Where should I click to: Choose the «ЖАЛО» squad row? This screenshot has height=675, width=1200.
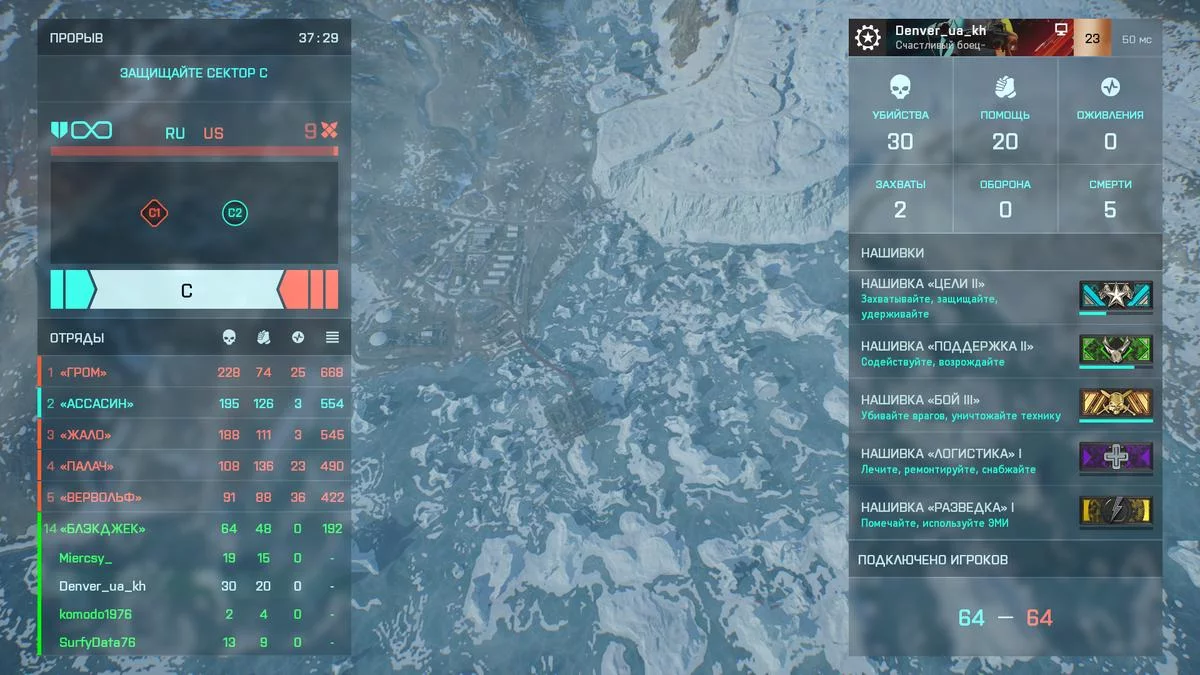pos(195,435)
